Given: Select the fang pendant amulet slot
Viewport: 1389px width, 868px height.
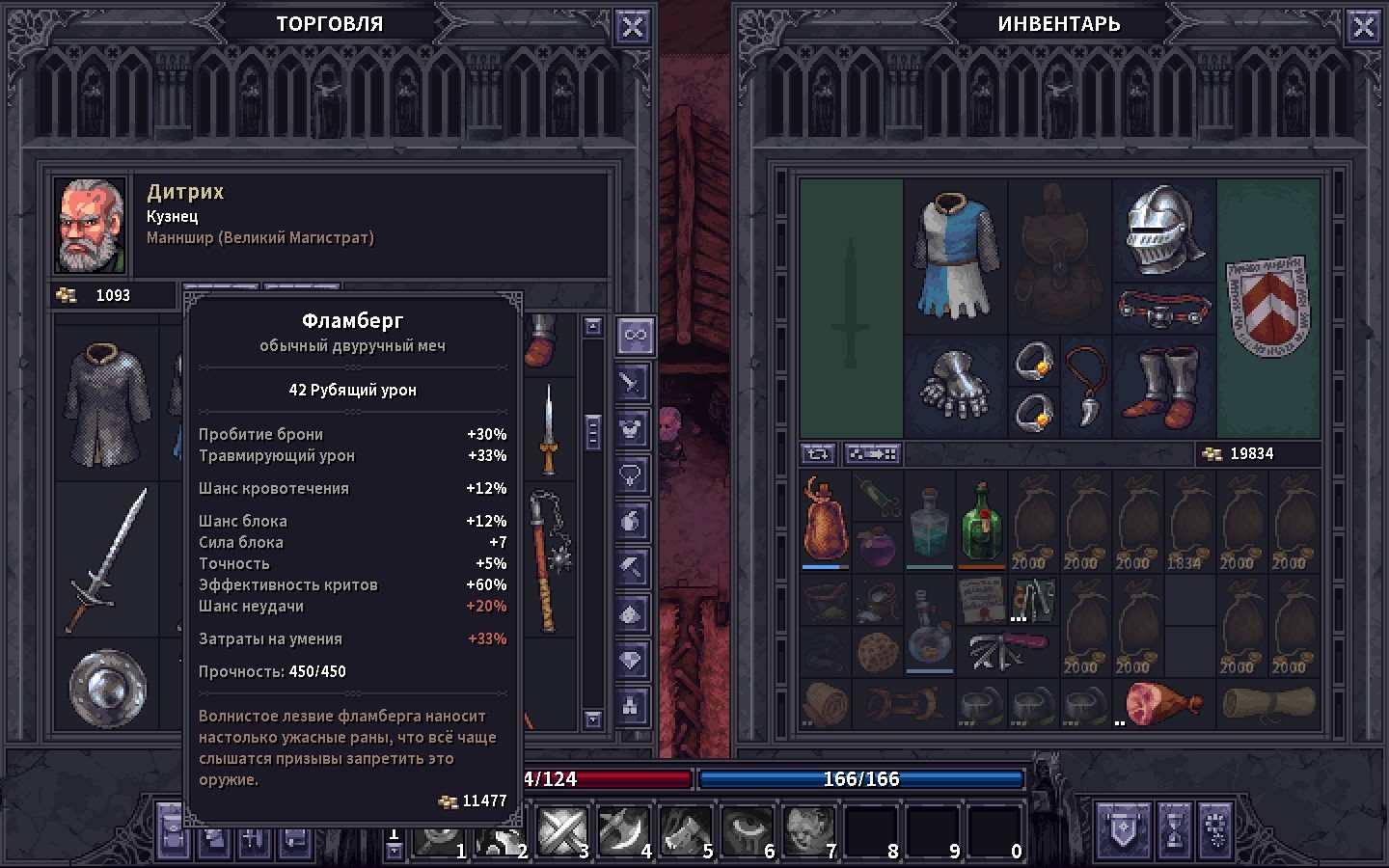Looking at the screenshot, I should (1086, 386).
